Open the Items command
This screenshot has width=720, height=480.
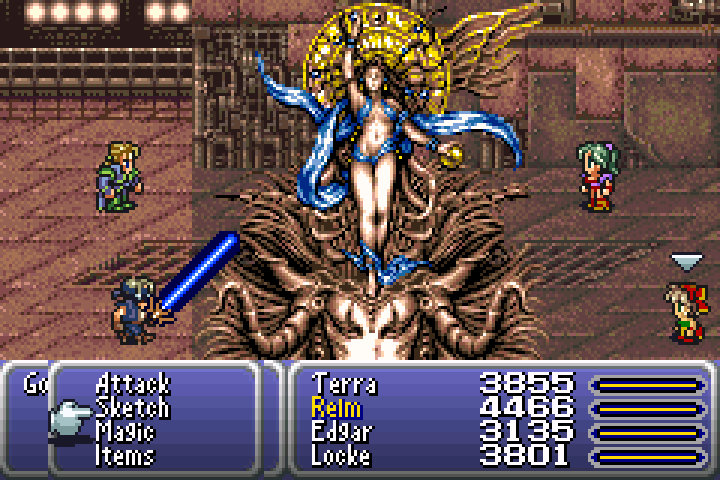[125, 456]
